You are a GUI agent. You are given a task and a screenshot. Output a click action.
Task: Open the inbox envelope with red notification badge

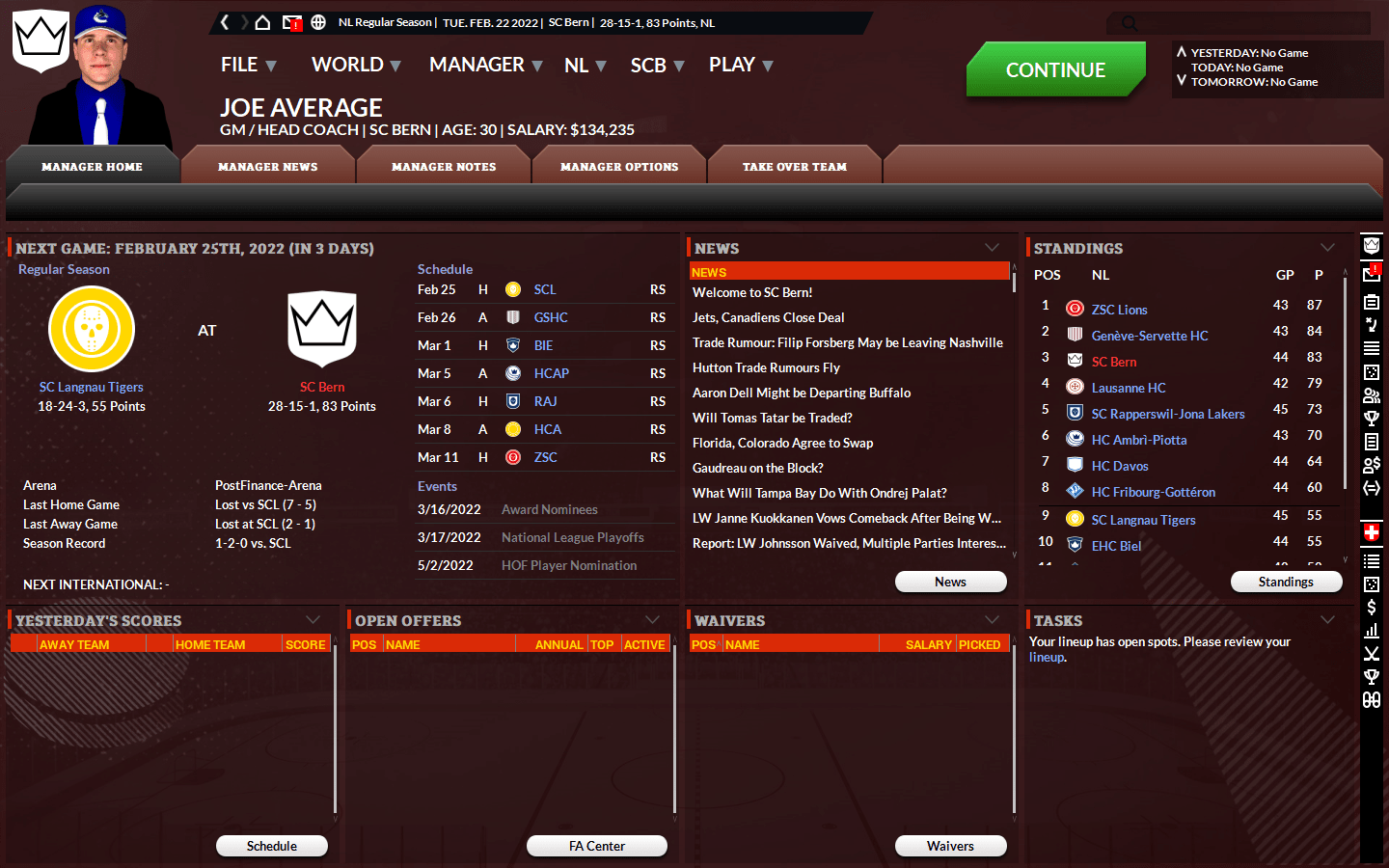point(292,21)
